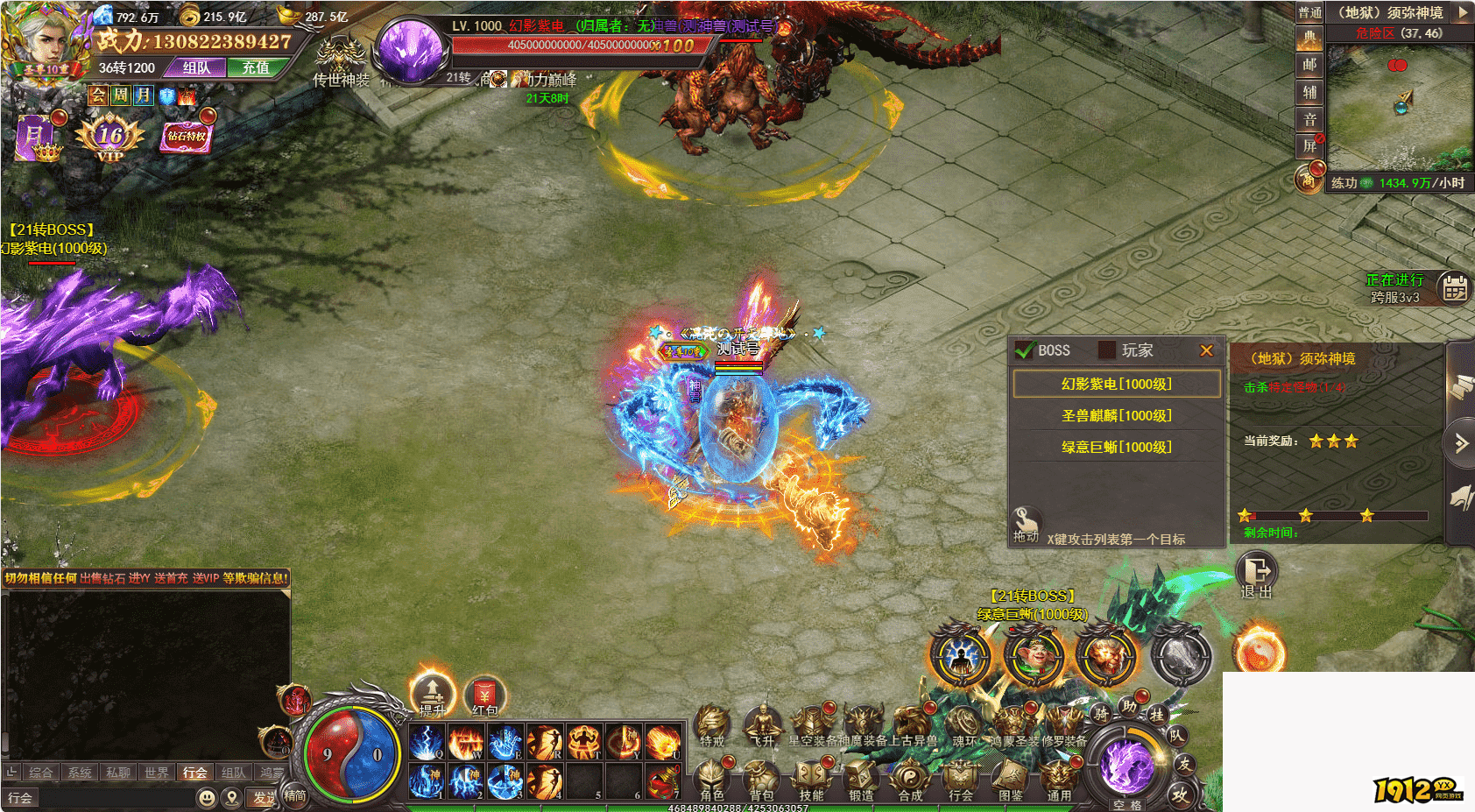Open the chat emoji picker
This screenshot has width=1475, height=812.
click(207, 797)
